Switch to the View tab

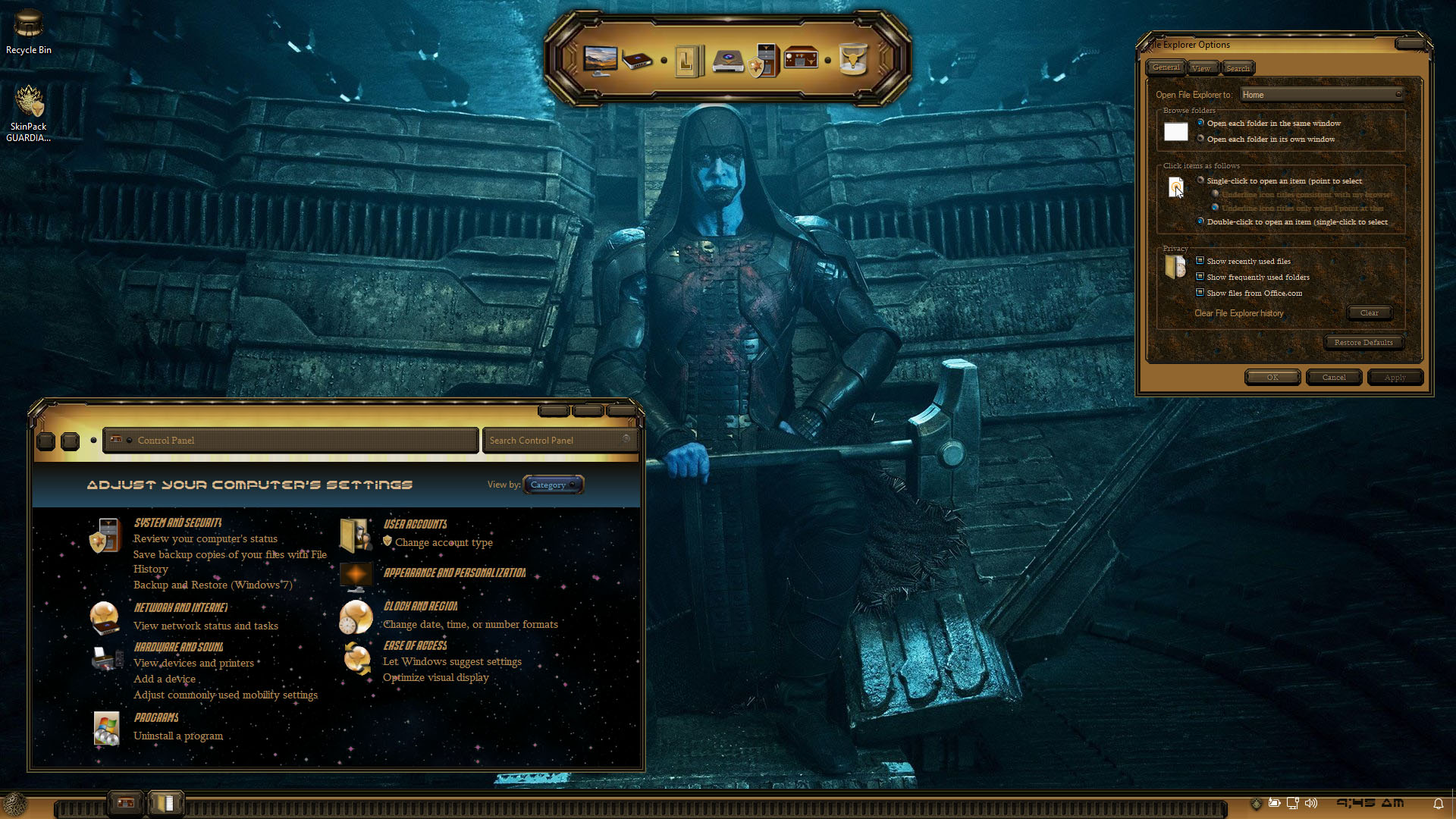click(x=1201, y=68)
